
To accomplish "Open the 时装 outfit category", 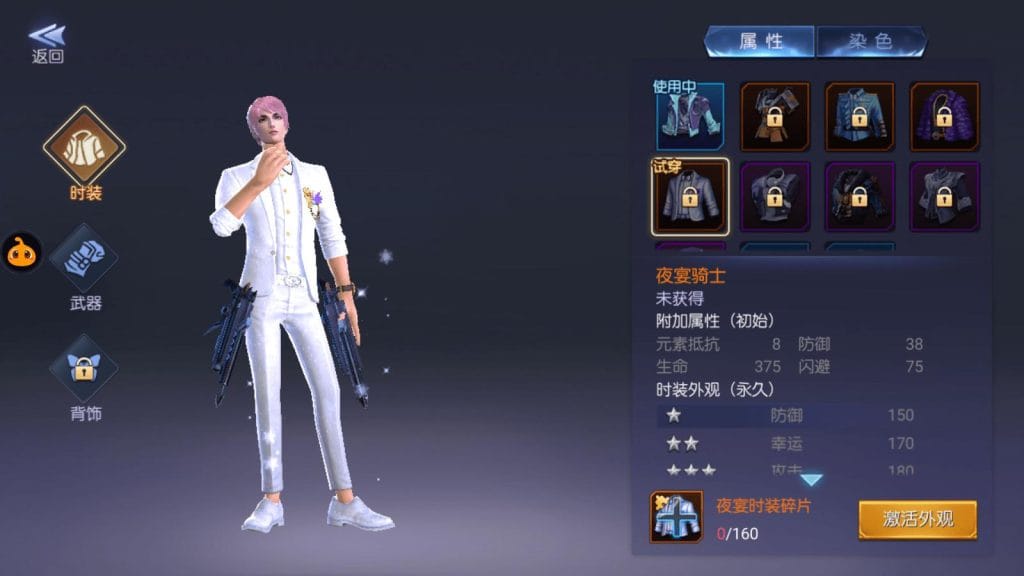I will [x=84, y=150].
